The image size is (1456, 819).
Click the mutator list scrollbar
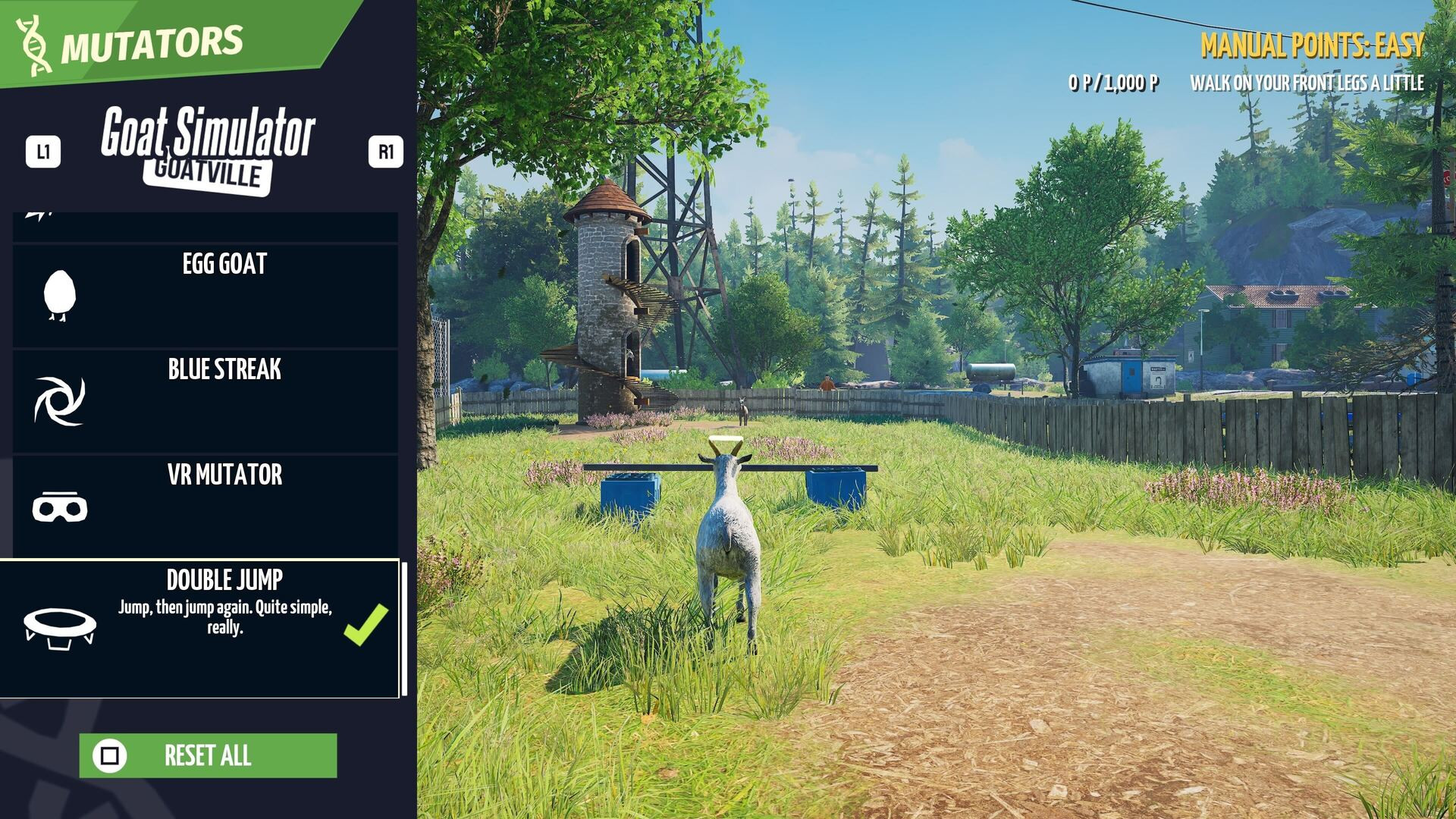click(x=404, y=629)
